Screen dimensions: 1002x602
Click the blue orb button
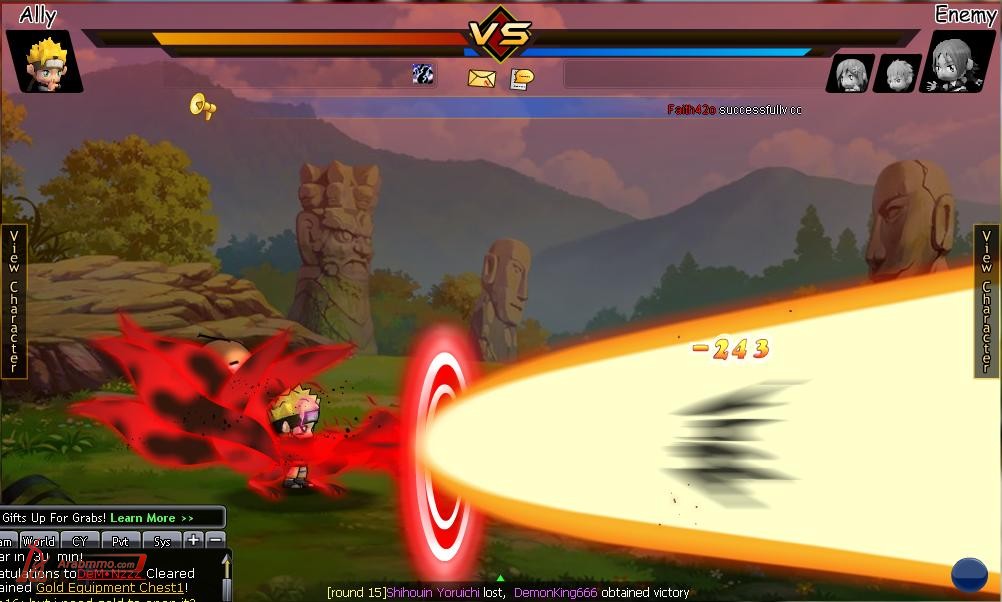tap(969, 575)
